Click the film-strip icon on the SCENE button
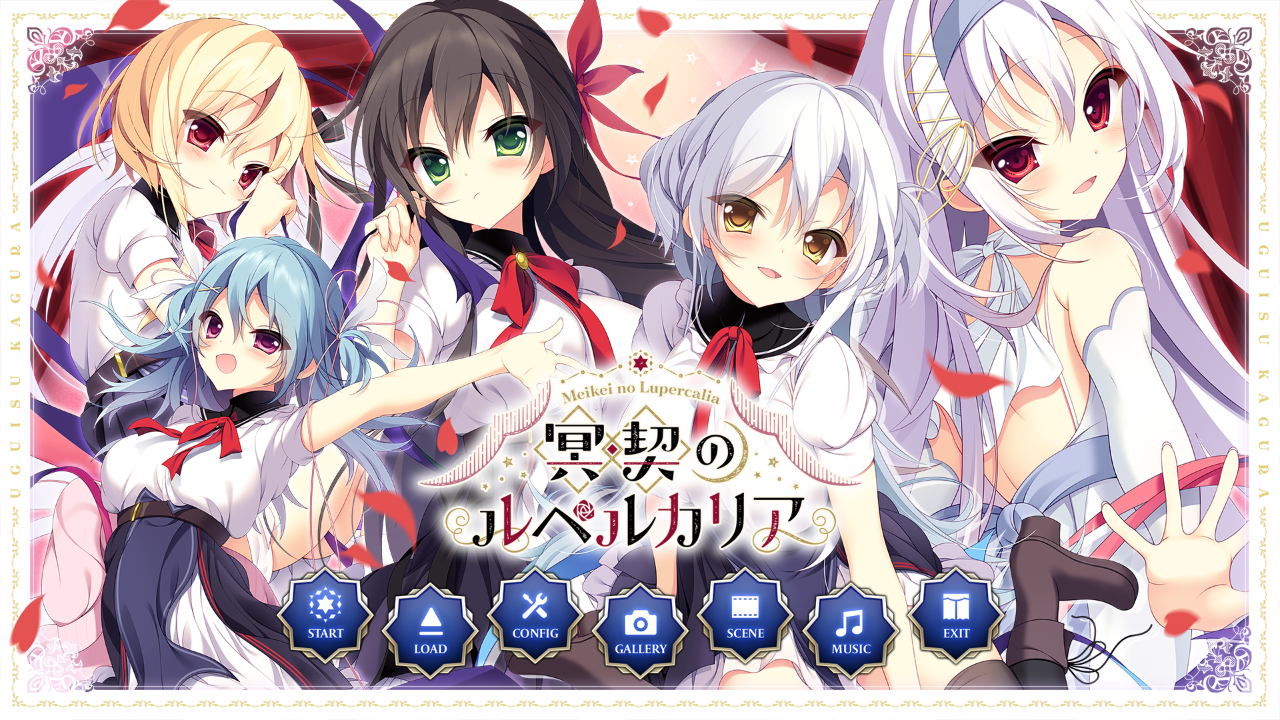Image resolution: width=1280 pixels, height=720 pixels. pyautogui.click(x=746, y=605)
